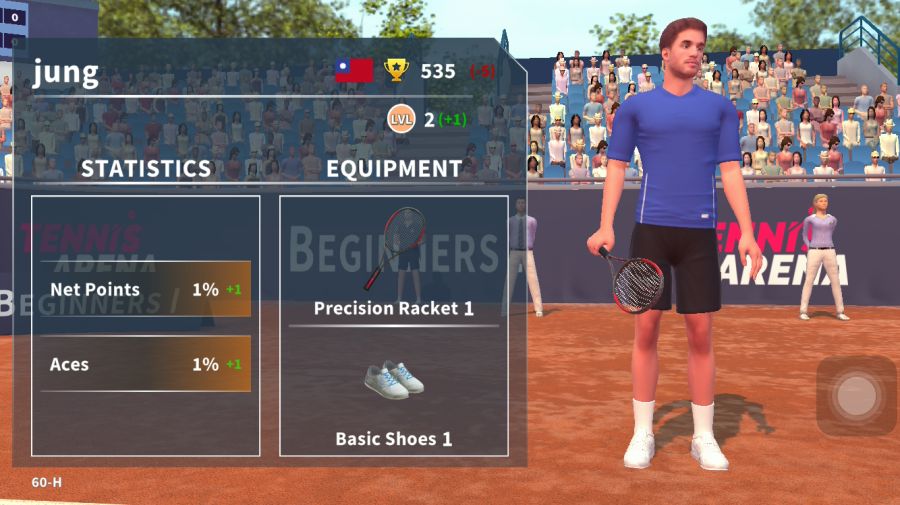Tap the round virtual joystick button
900x505 pixels.
(856, 396)
